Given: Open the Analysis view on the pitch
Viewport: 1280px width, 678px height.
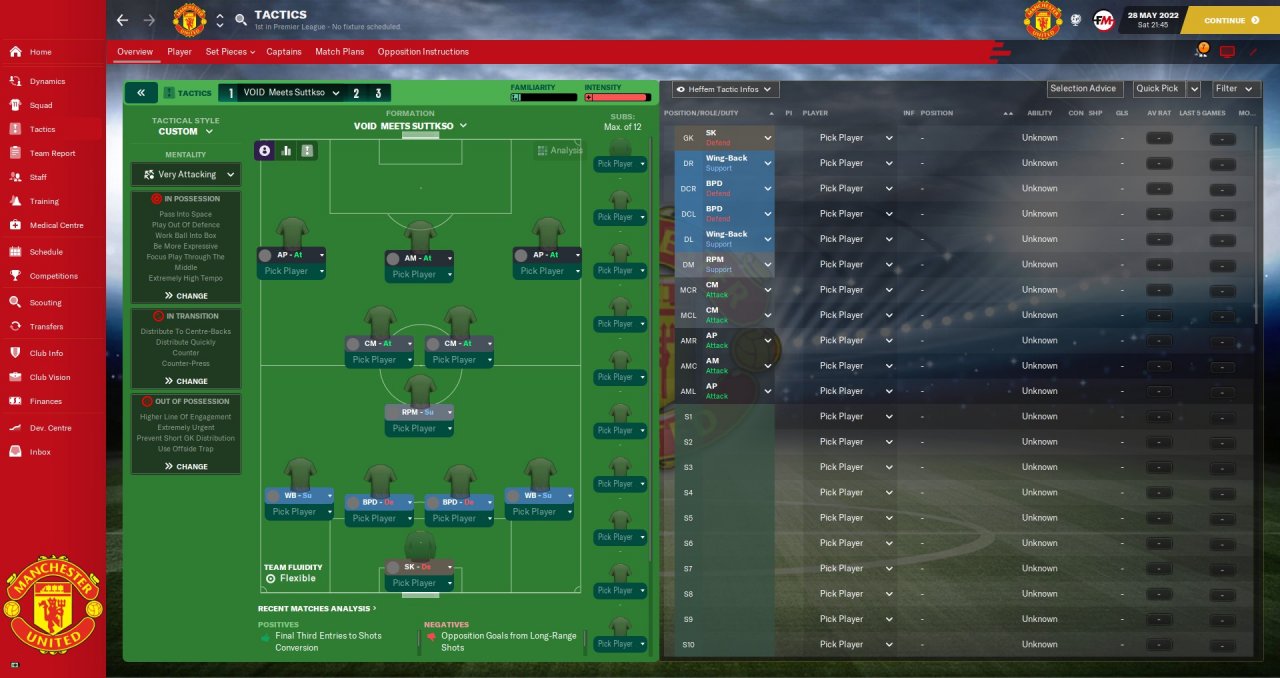Looking at the screenshot, I should (x=559, y=150).
